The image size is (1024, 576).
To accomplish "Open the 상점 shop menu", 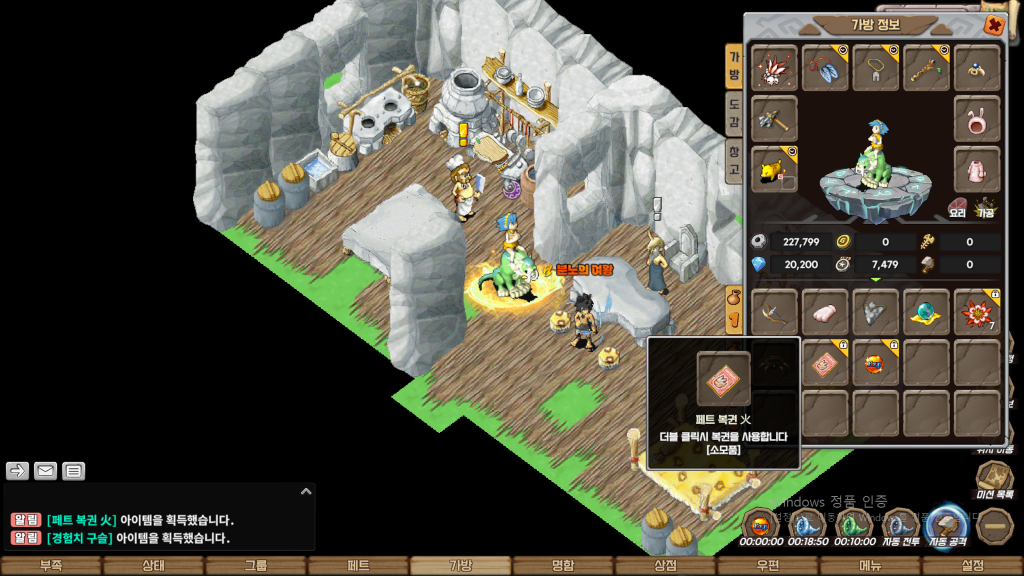I will point(665,566).
